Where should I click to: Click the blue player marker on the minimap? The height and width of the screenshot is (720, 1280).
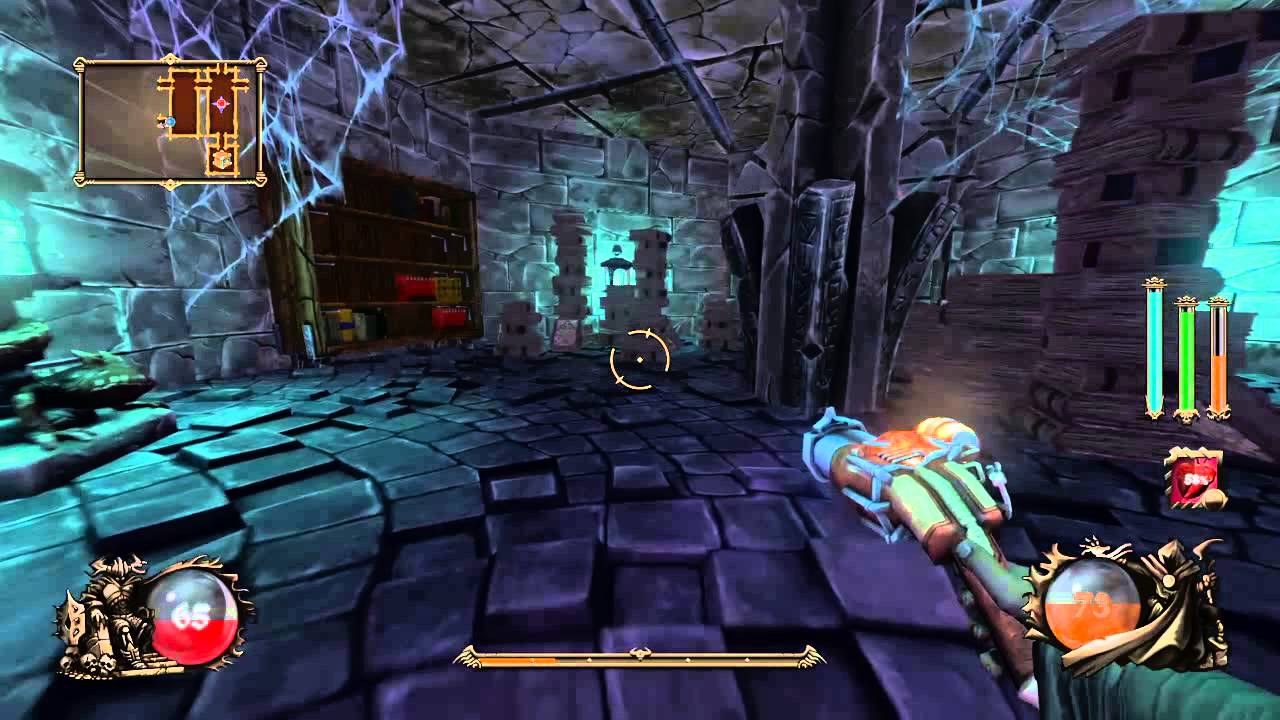[x=170, y=122]
